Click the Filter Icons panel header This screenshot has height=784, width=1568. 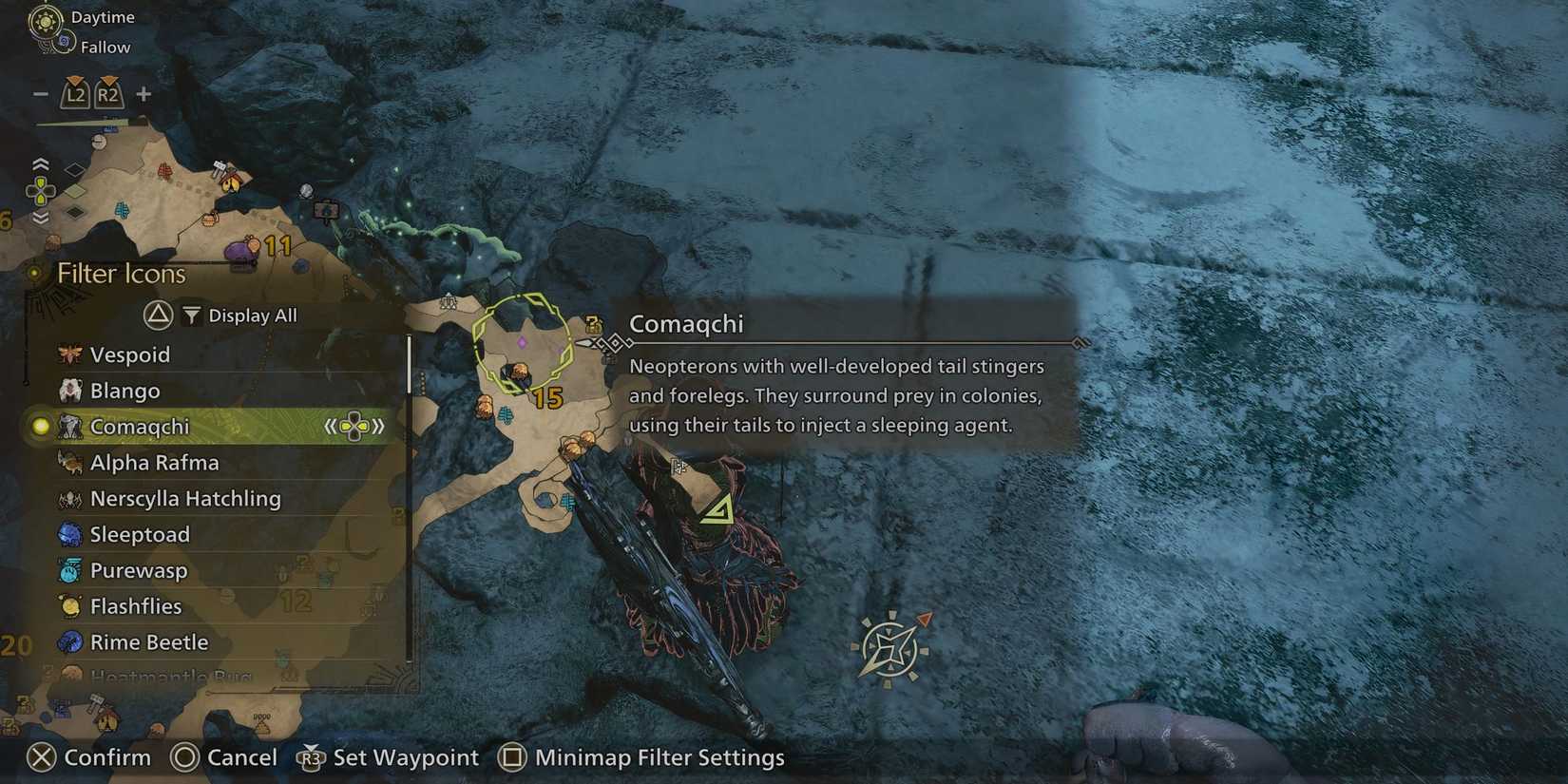tap(122, 274)
